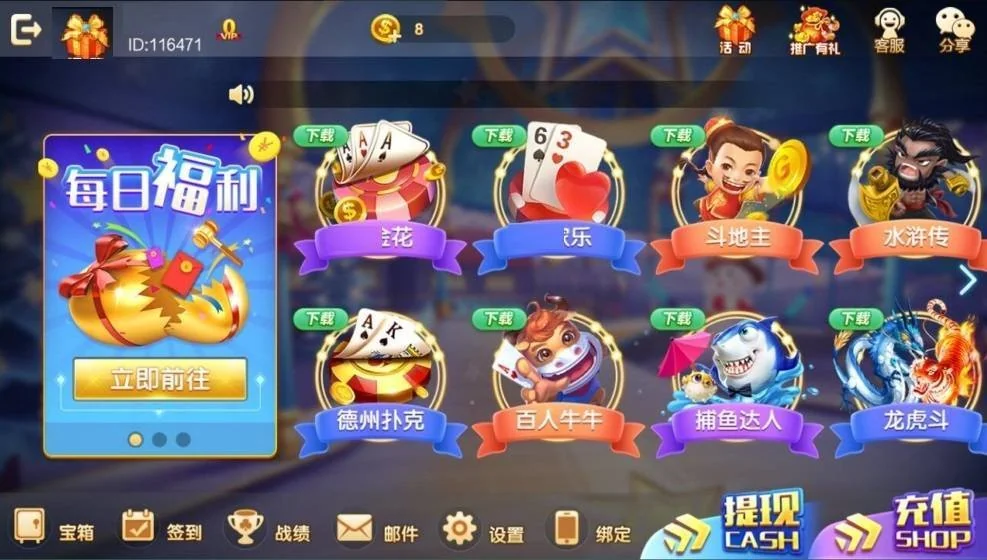Open the 活动 events gift box
This screenshot has width=987, height=560.
(x=735, y=28)
